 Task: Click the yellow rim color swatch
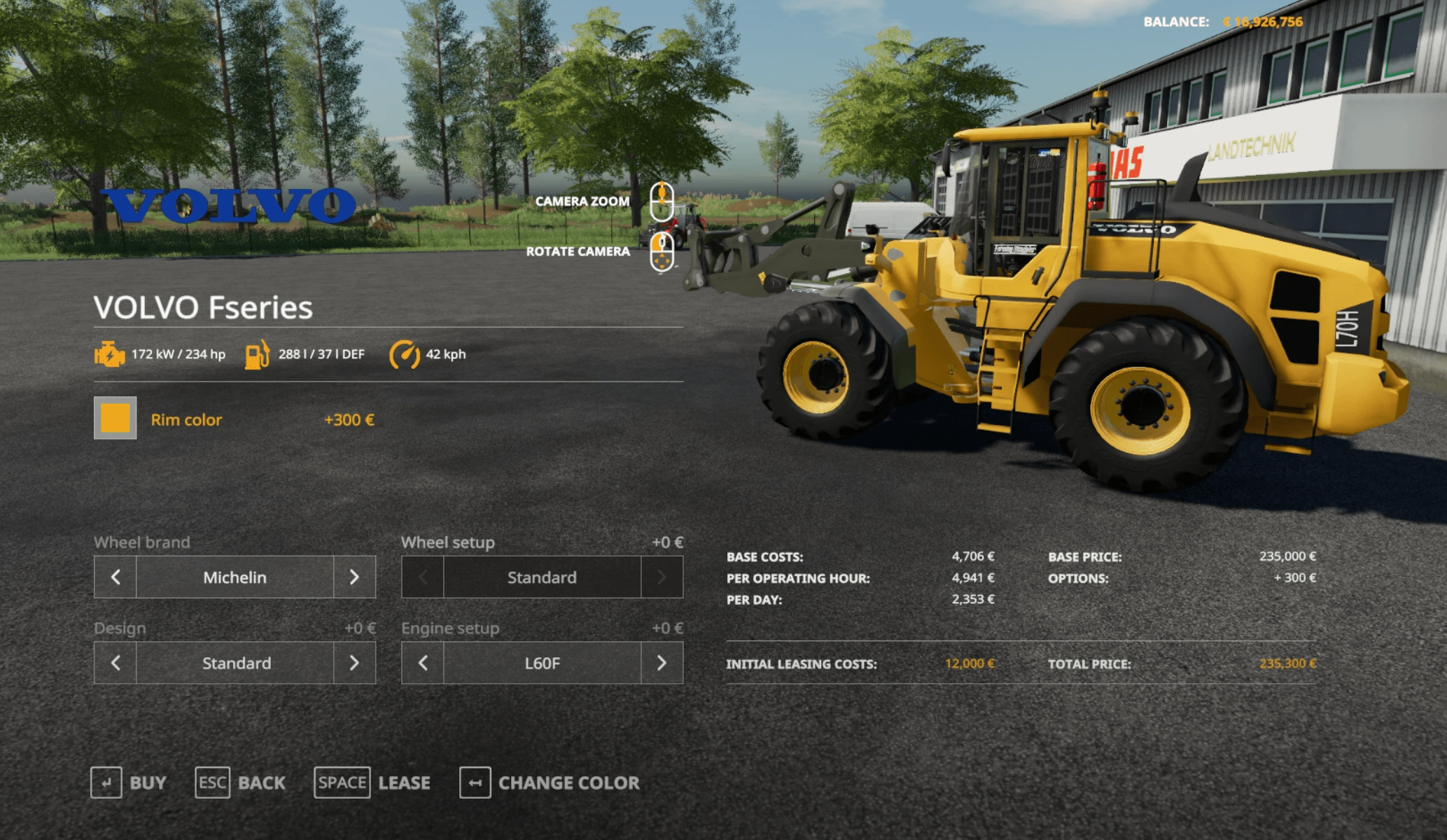click(115, 419)
